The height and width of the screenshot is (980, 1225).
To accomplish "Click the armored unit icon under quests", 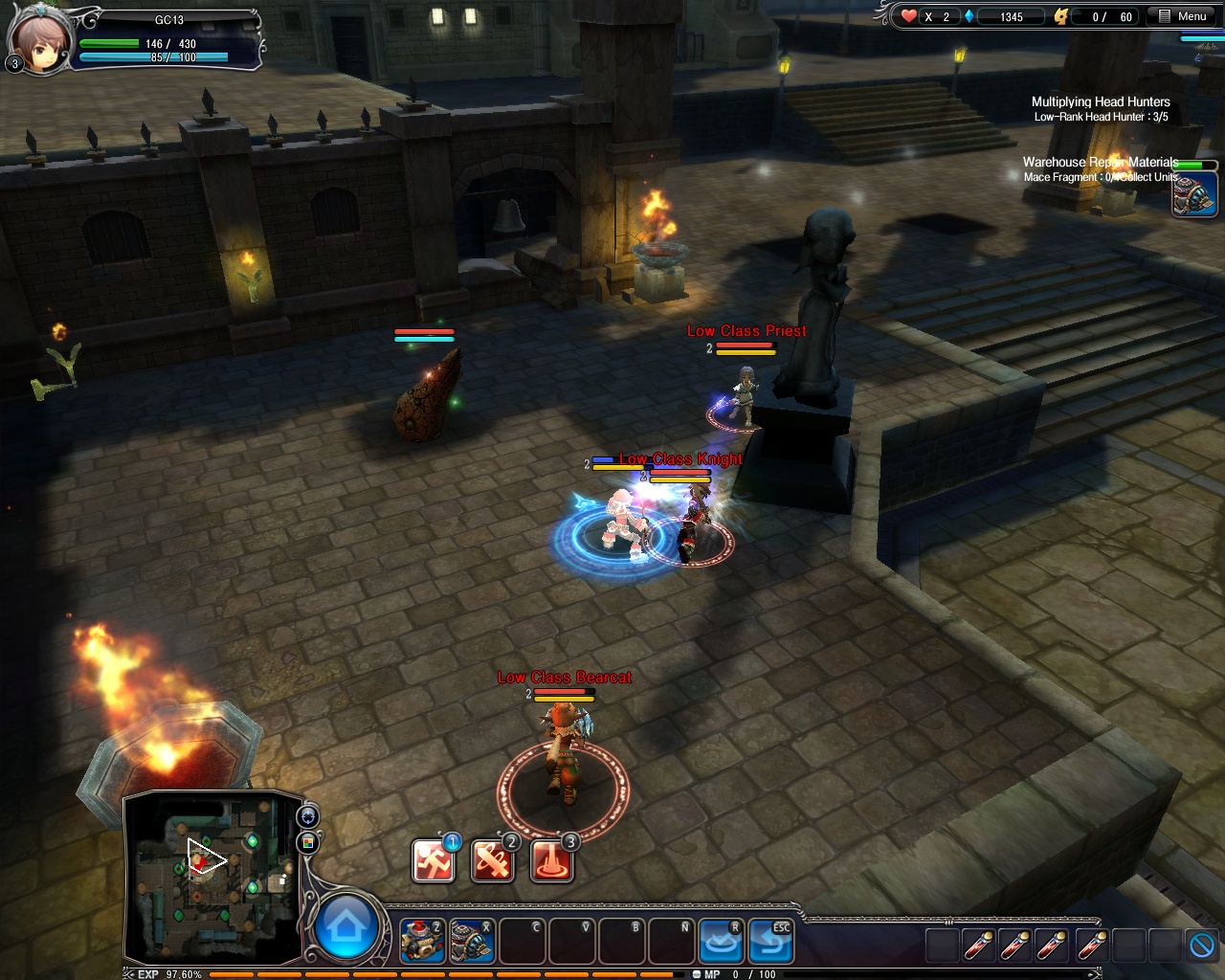I will coord(1194,193).
